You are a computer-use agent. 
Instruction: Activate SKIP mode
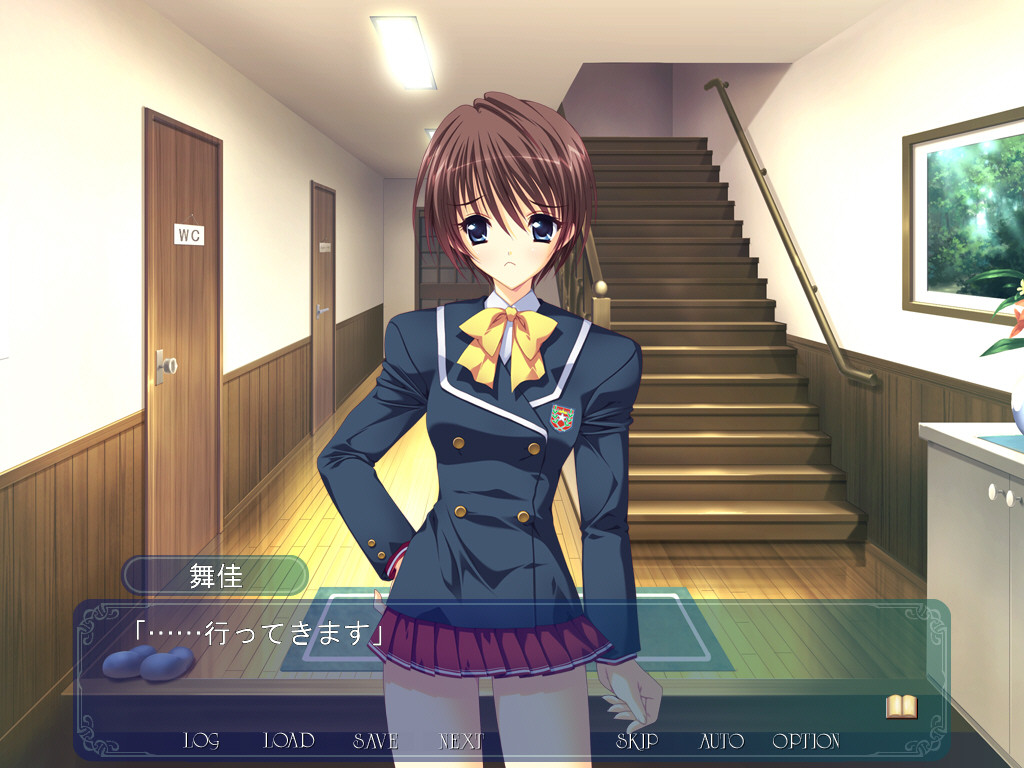637,741
